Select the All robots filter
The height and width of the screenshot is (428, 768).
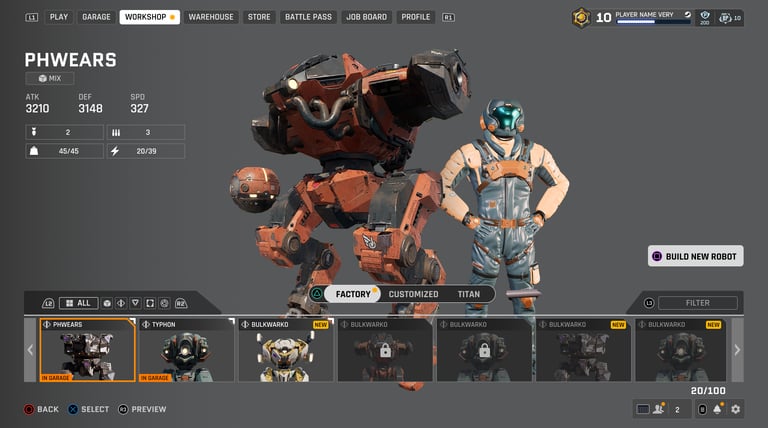pyautogui.click(x=78, y=303)
